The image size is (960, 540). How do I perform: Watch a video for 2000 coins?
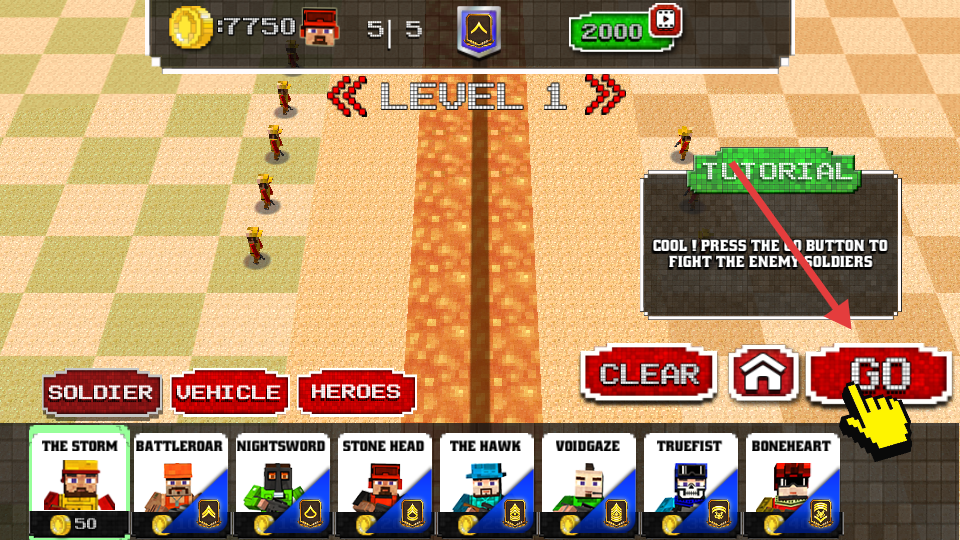tap(624, 30)
